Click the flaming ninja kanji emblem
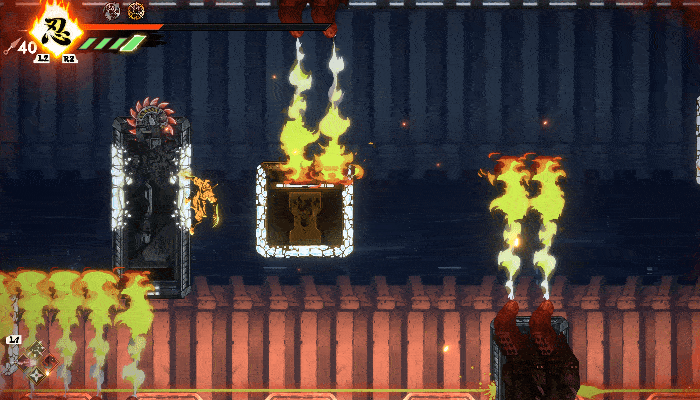This screenshot has width=700, height=400. [57, 30]
